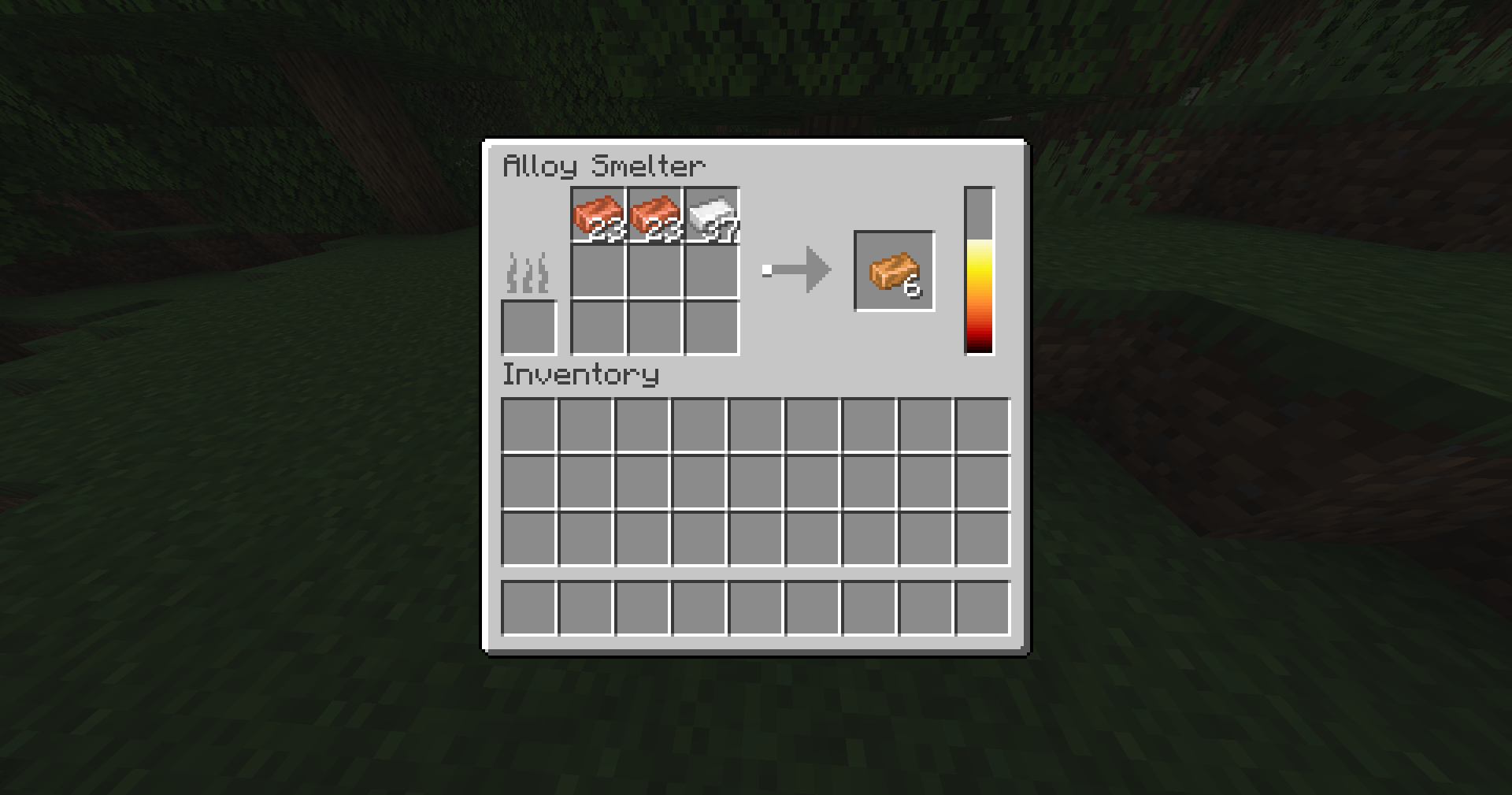Click the Inventory label text
The width and height of the screenshot is (1512, 795).
pyautogui.click(x=580, y=376)
